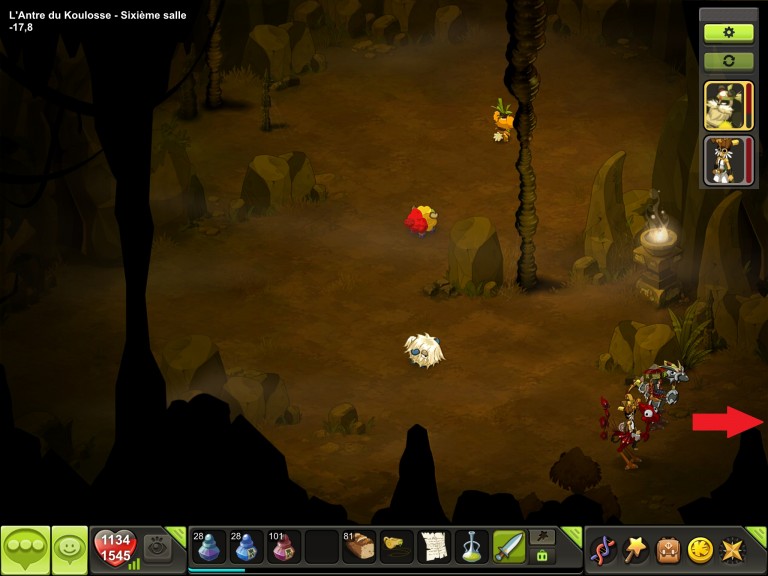Select the green flask potion slot
This screenshot has width=768, height=576.
[x=471, y=547]
